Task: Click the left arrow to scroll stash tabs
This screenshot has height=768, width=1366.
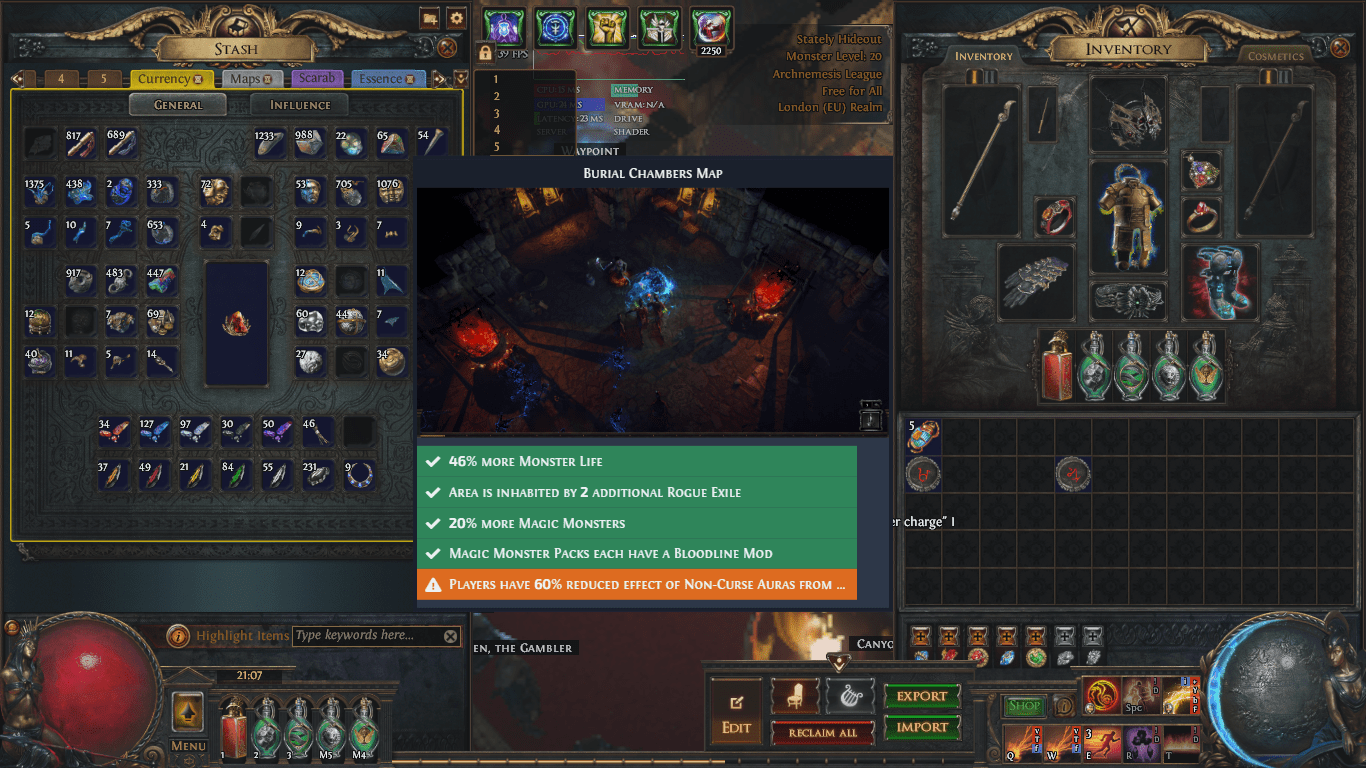Action: coord(17,78)
